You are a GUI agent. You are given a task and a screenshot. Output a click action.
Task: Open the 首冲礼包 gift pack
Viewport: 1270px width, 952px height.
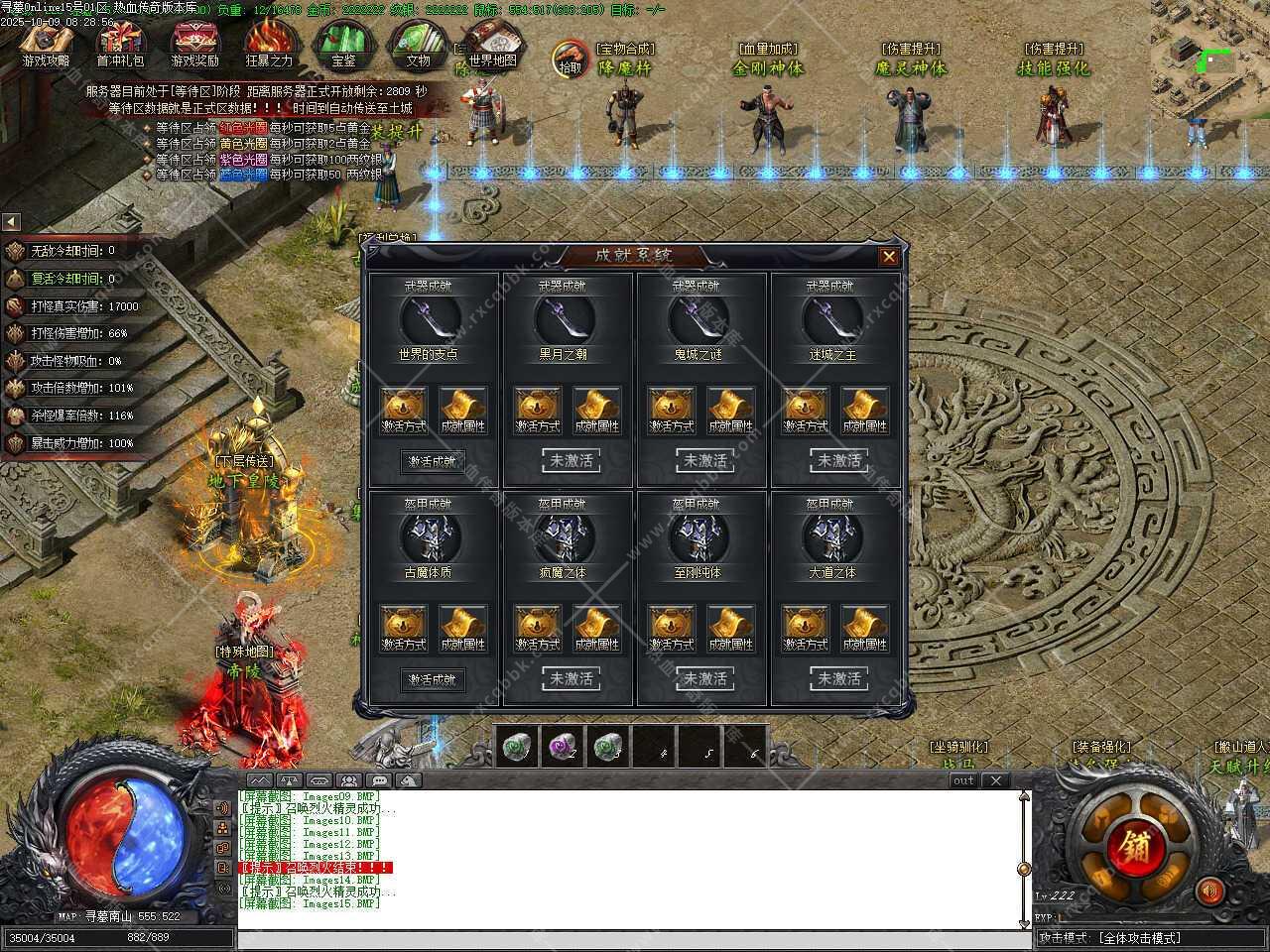coord(120,43)
